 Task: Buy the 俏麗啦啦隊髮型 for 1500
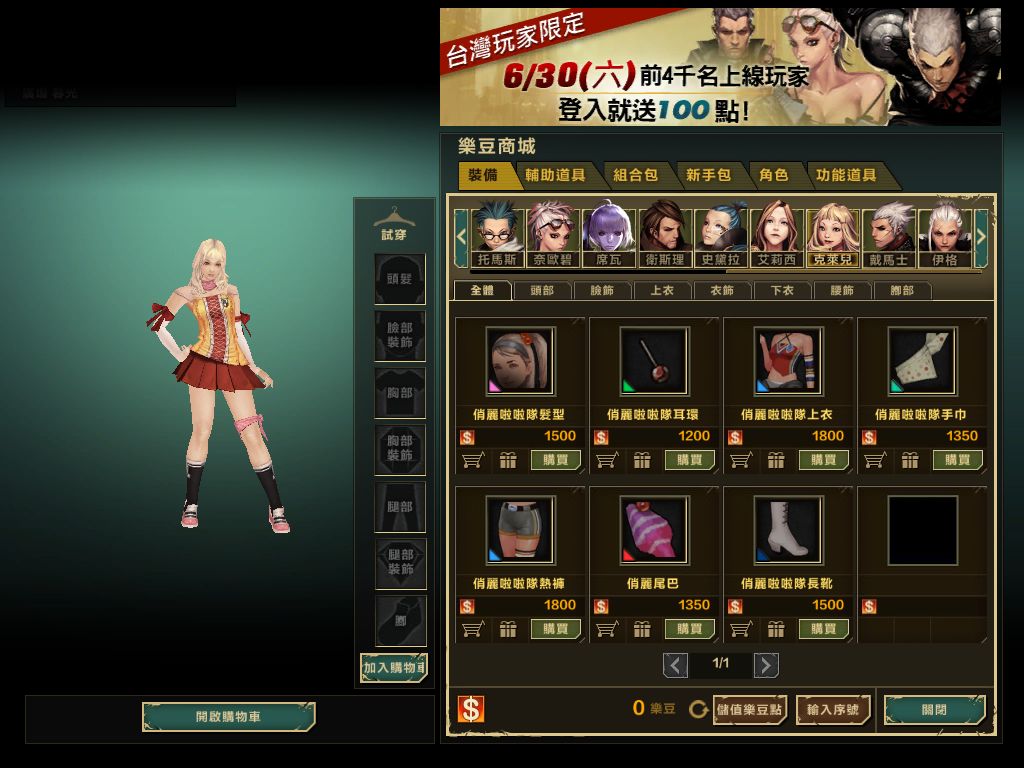click(555, 460)
